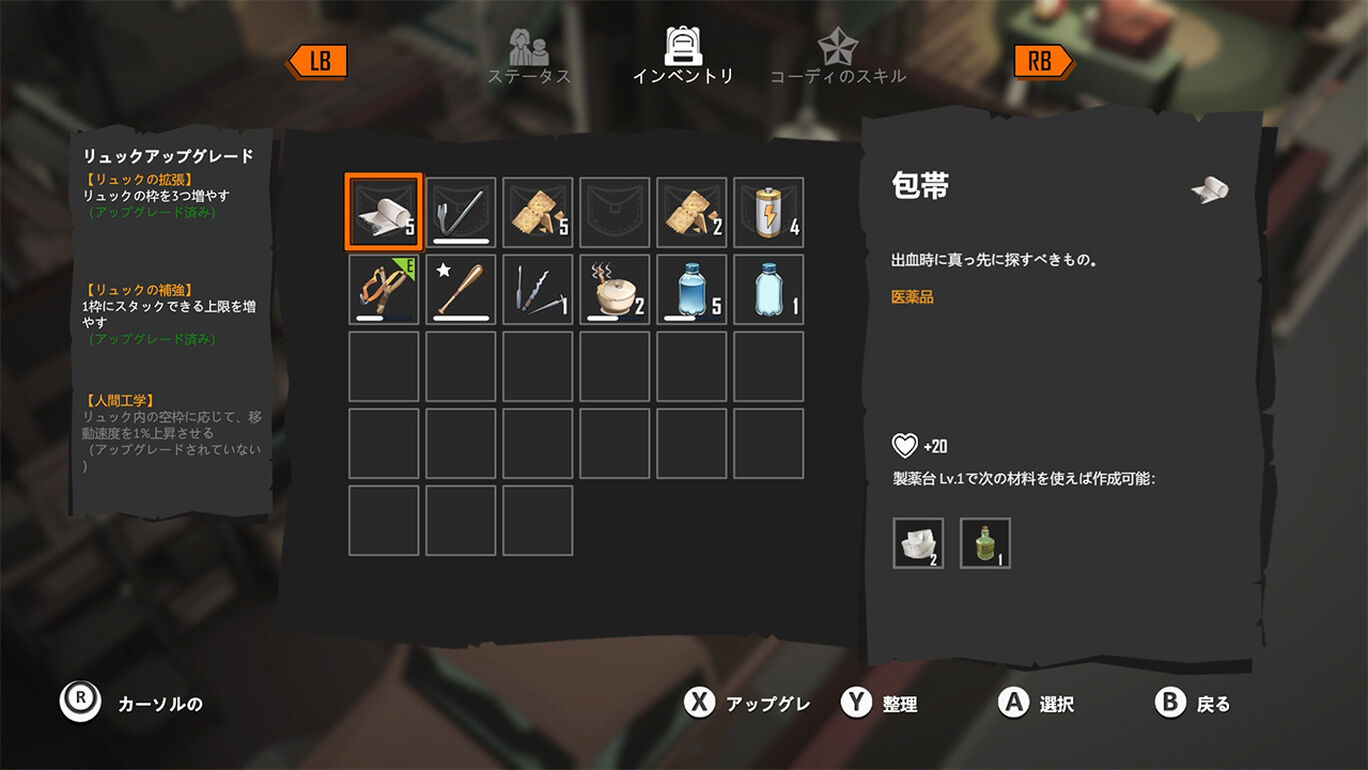Select the lockpick tools slot

538,289
